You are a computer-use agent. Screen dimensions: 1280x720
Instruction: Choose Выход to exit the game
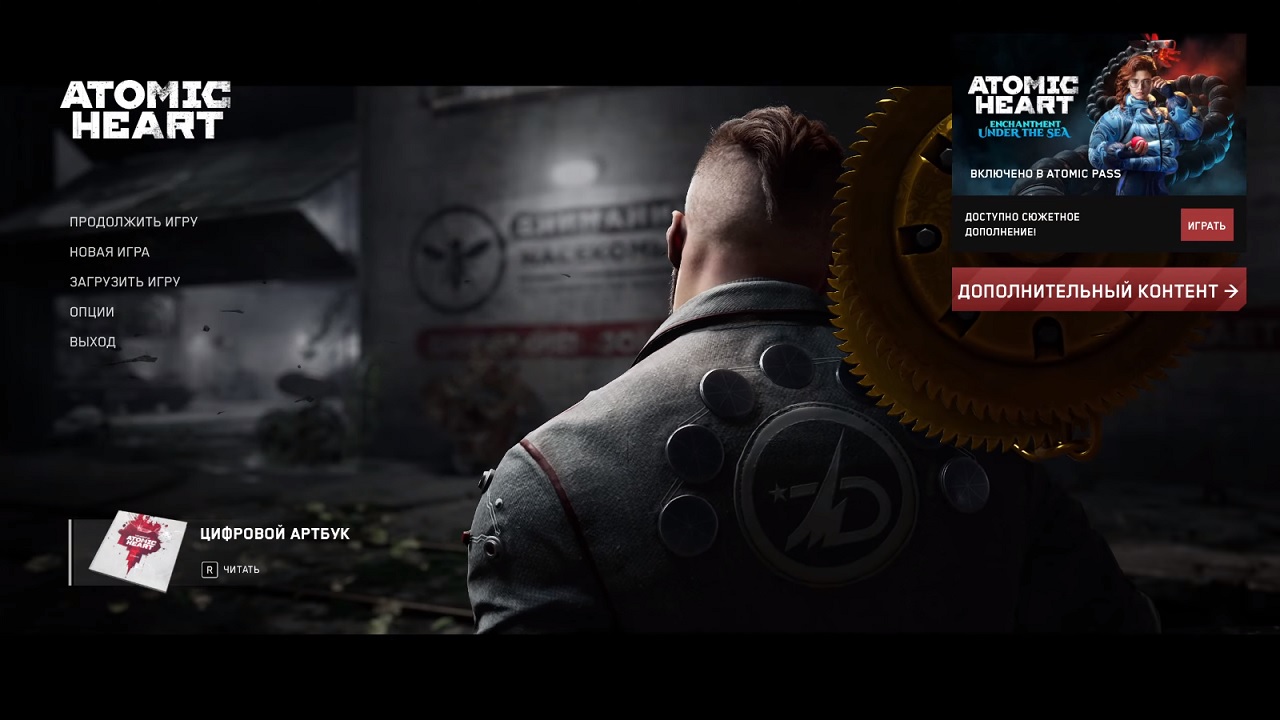click(x=92, y=341)
